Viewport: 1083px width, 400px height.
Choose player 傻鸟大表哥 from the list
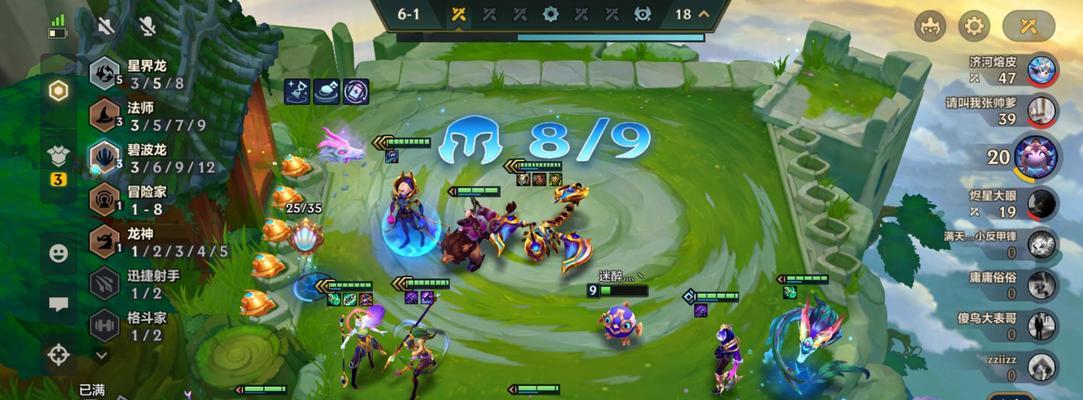coord(1043,325)
